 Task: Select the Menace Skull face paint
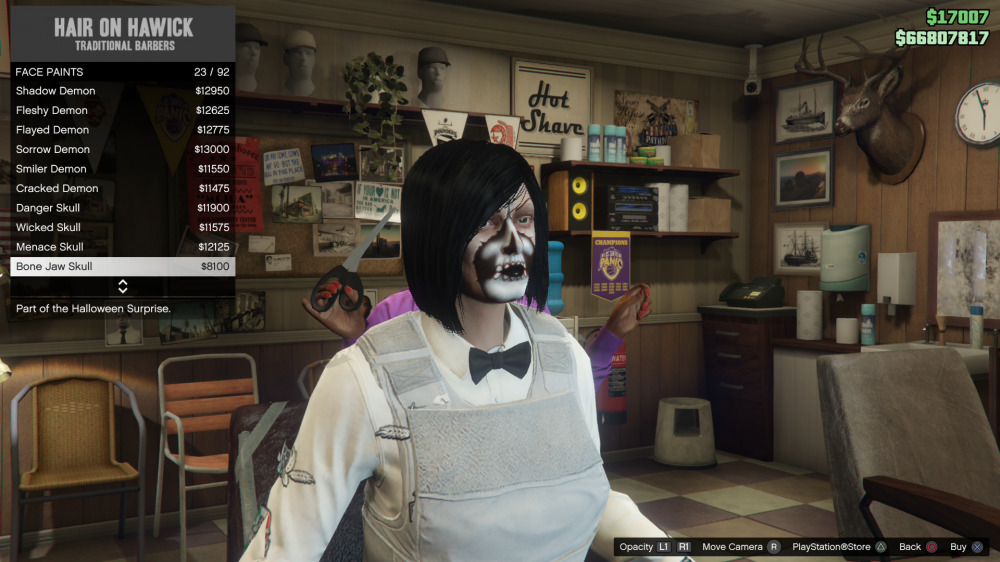click(x=122, y=247)
